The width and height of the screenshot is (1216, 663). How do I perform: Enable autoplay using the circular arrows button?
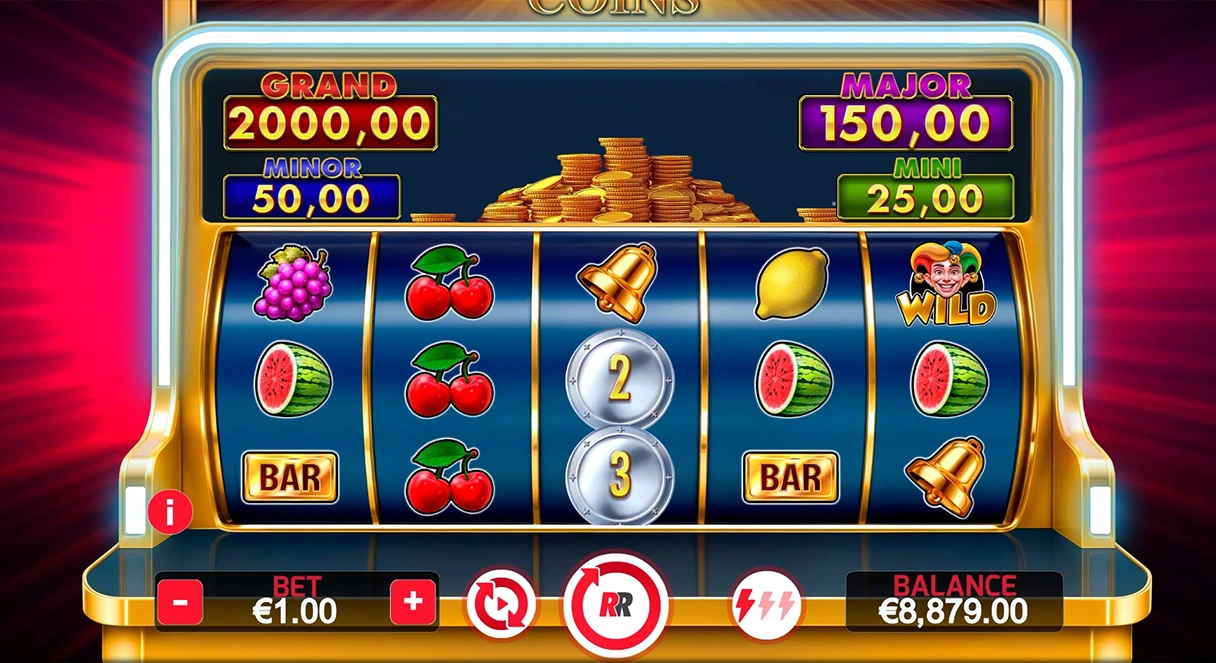coord(501,604)
